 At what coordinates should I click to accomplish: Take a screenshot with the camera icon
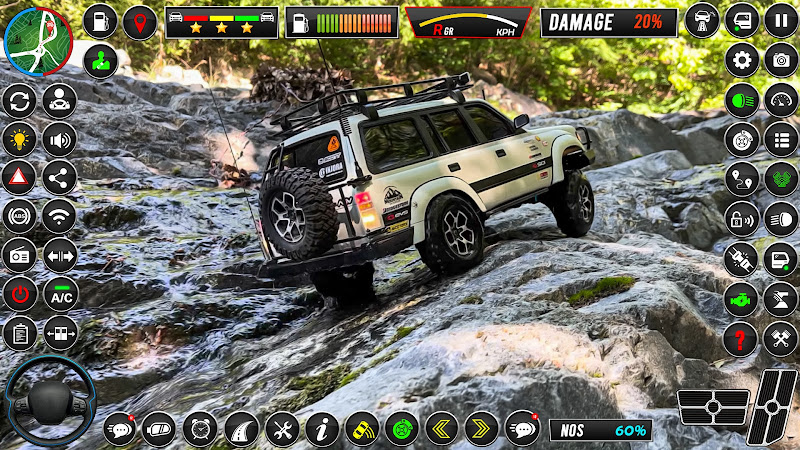[781, 60]
